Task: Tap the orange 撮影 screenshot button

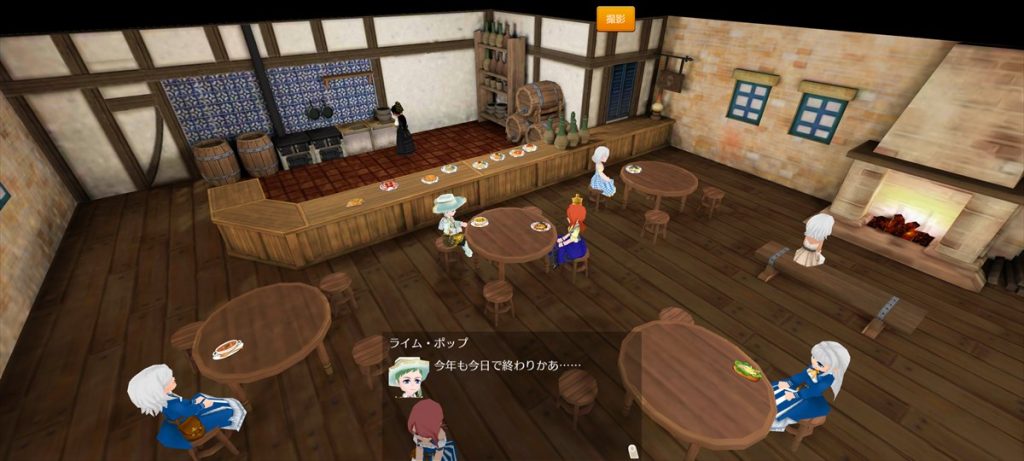Action: pos(615,18)
